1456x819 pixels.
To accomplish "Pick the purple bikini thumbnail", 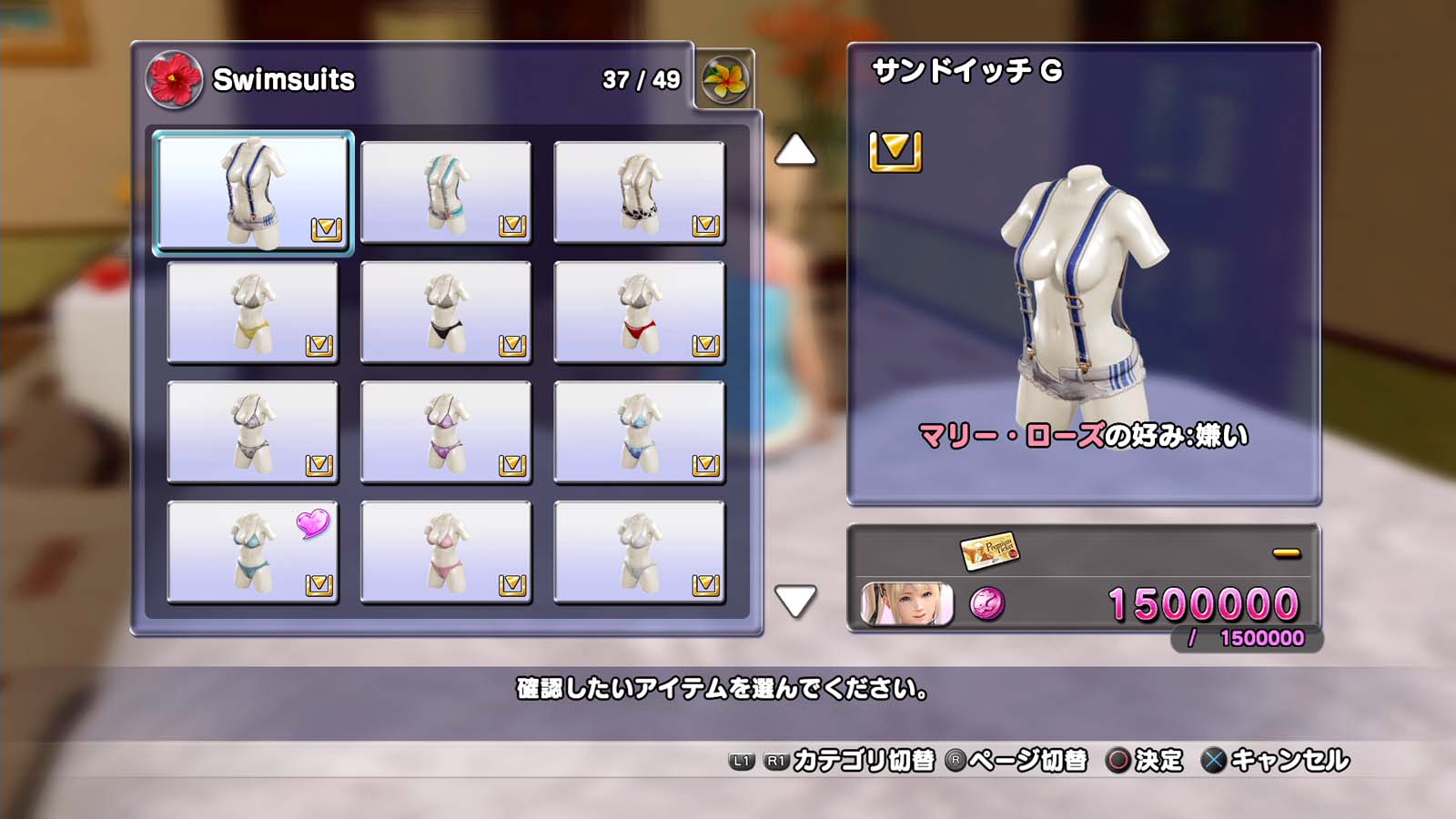I will (446, 432).
